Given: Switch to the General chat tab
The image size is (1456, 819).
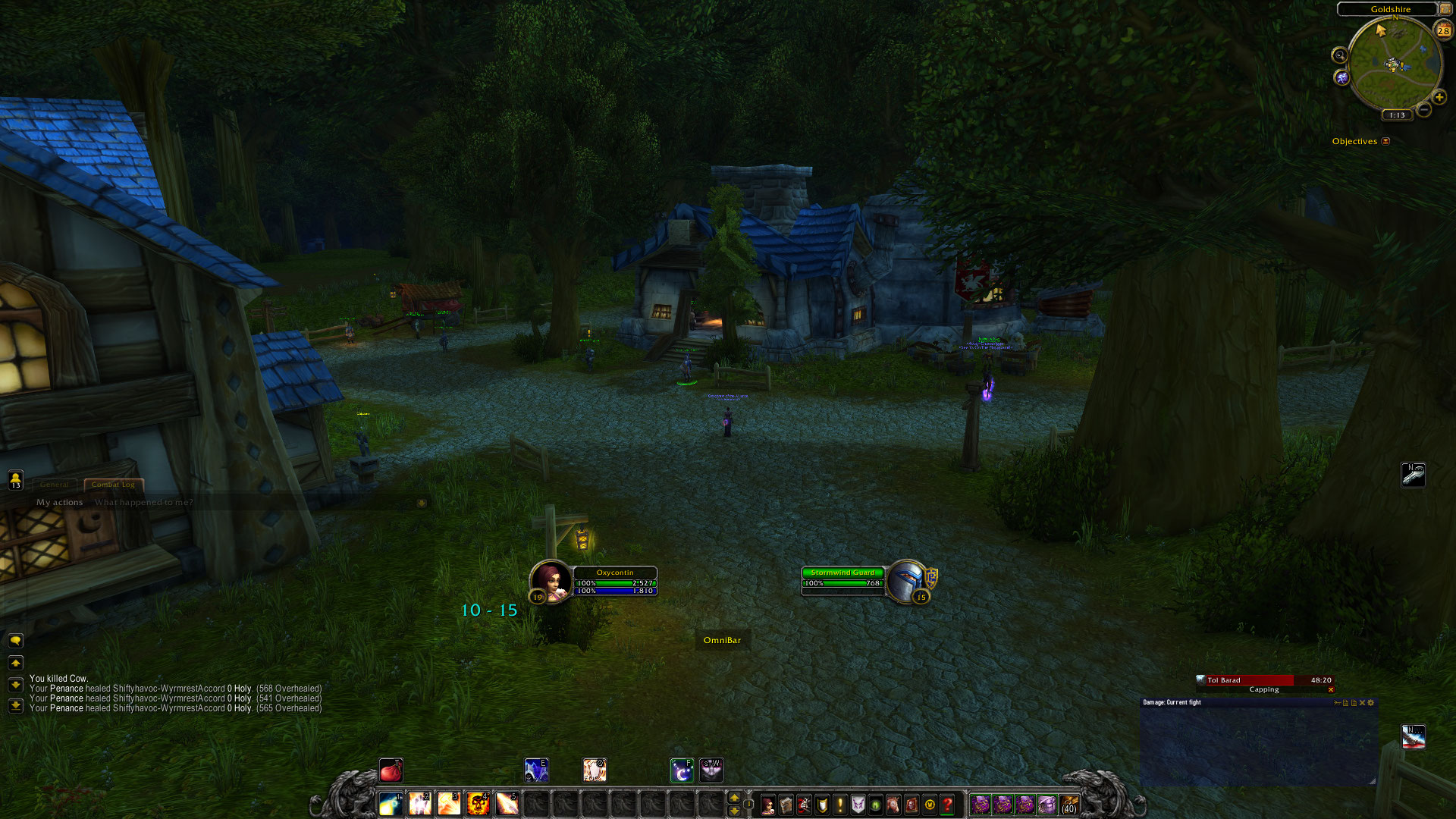Looking at the screenshot, I should [x=54, y=485].
